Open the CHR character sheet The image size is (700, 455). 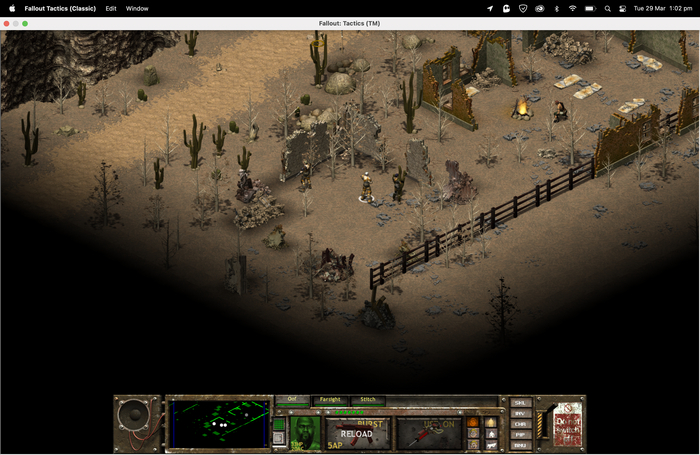pos(520,425)
